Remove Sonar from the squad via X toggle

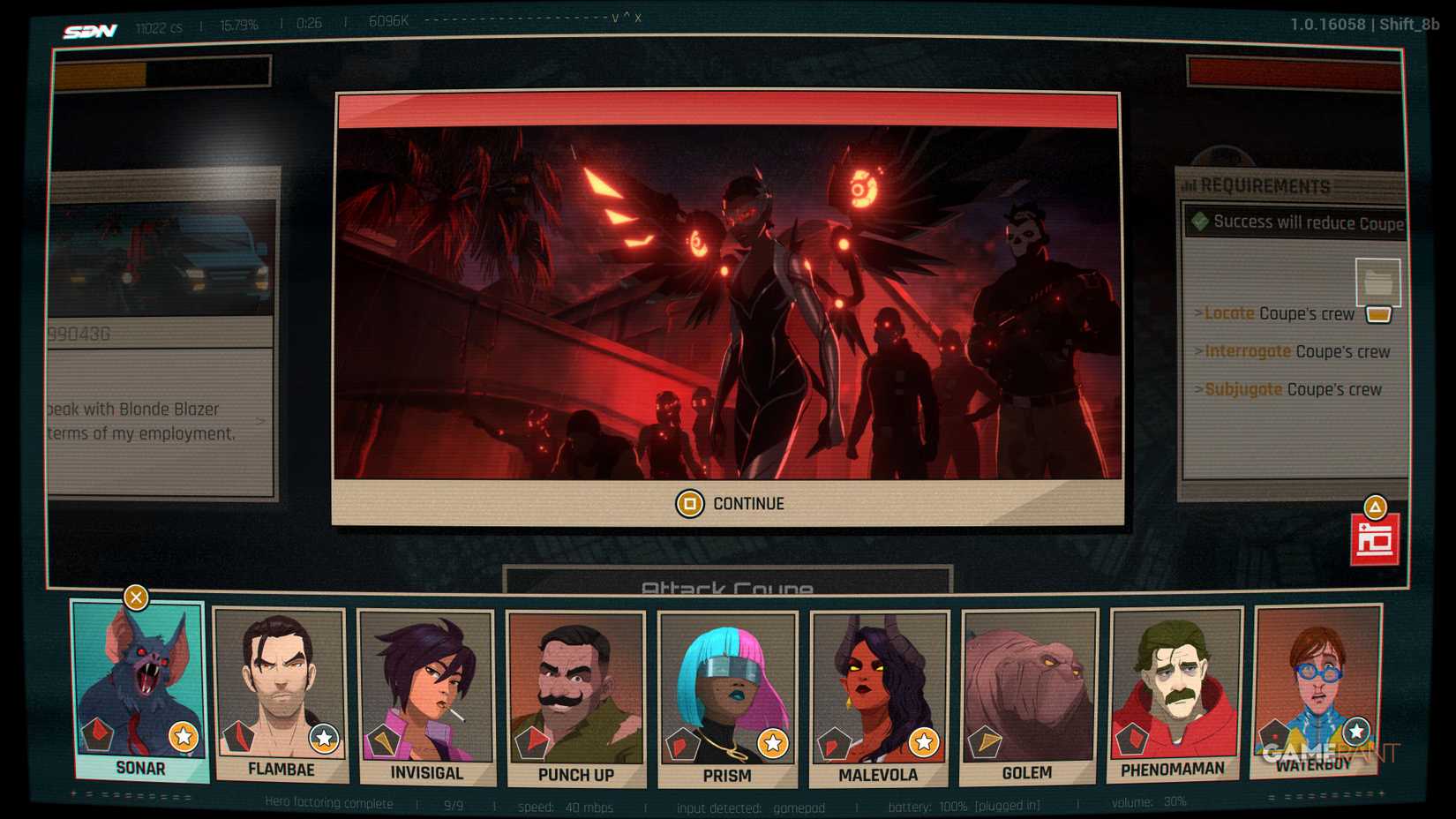pyautogui.click(x=134, y=597)
